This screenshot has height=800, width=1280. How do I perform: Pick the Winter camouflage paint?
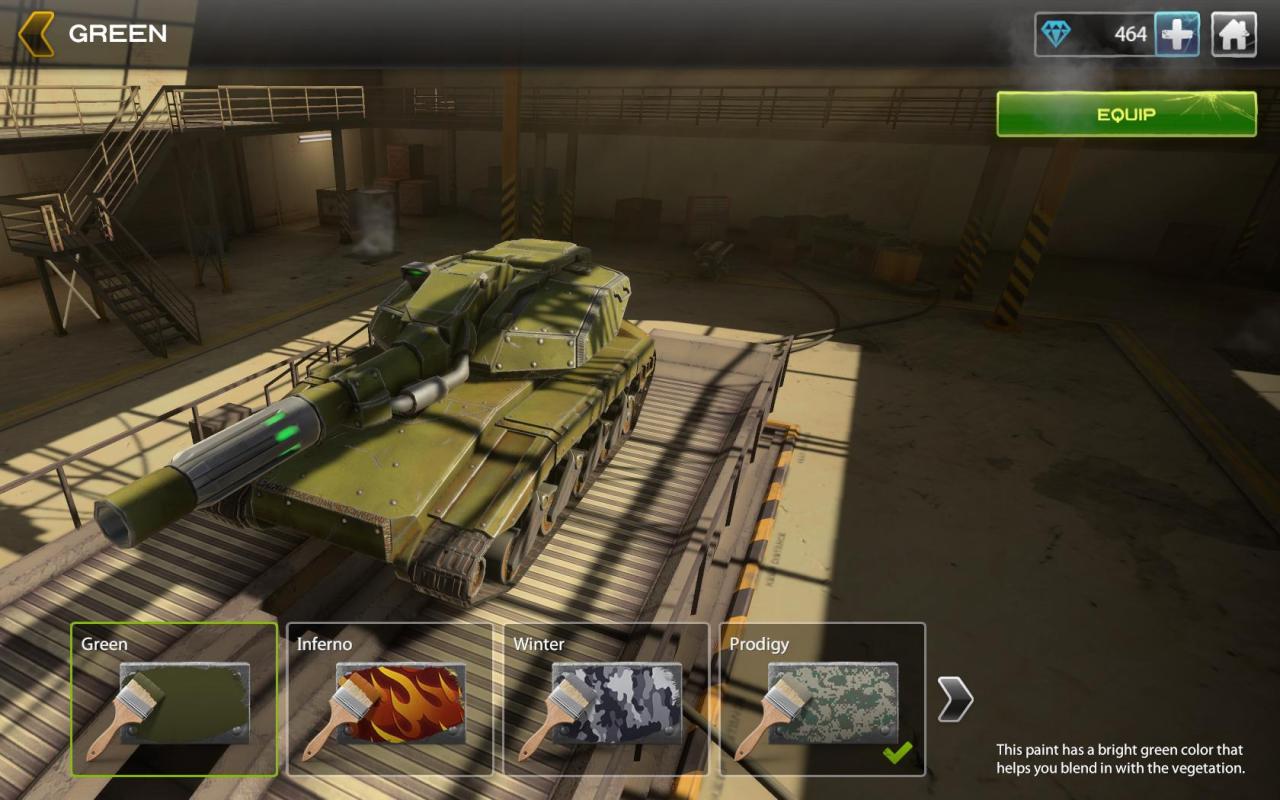click(606, 699)
